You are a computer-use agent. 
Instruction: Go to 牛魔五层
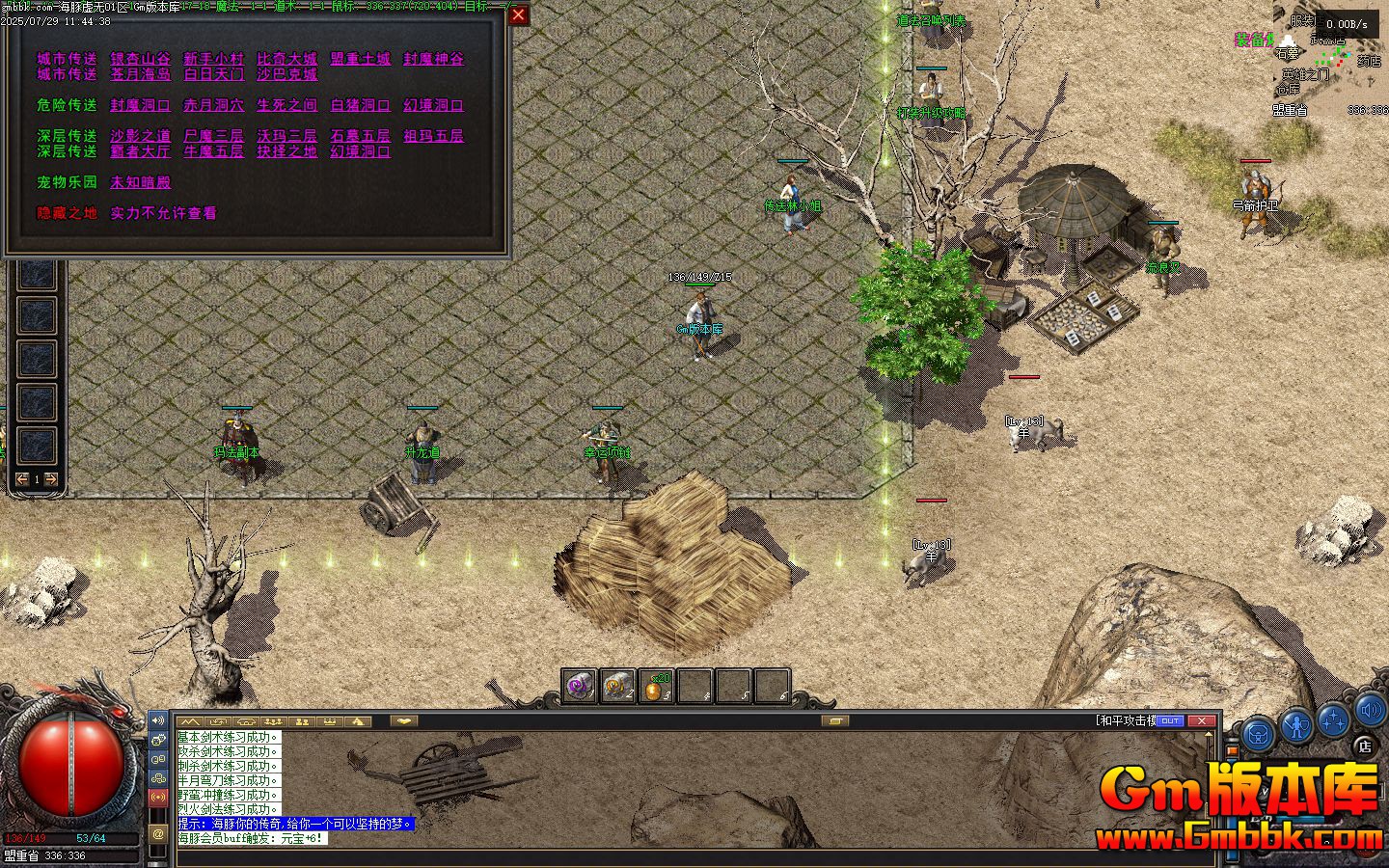(x=213, y=151)
